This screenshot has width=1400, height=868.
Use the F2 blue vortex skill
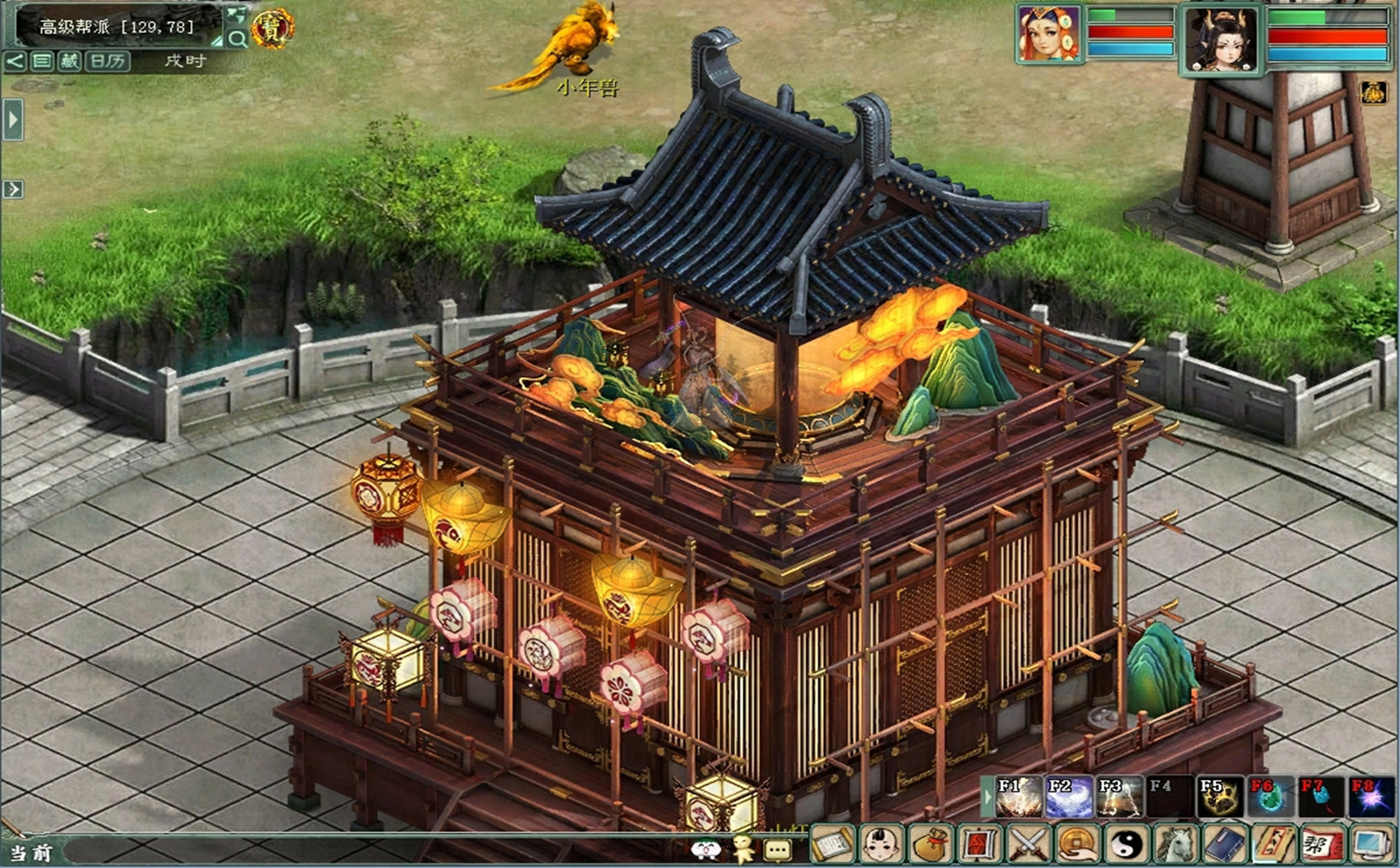1068,796
